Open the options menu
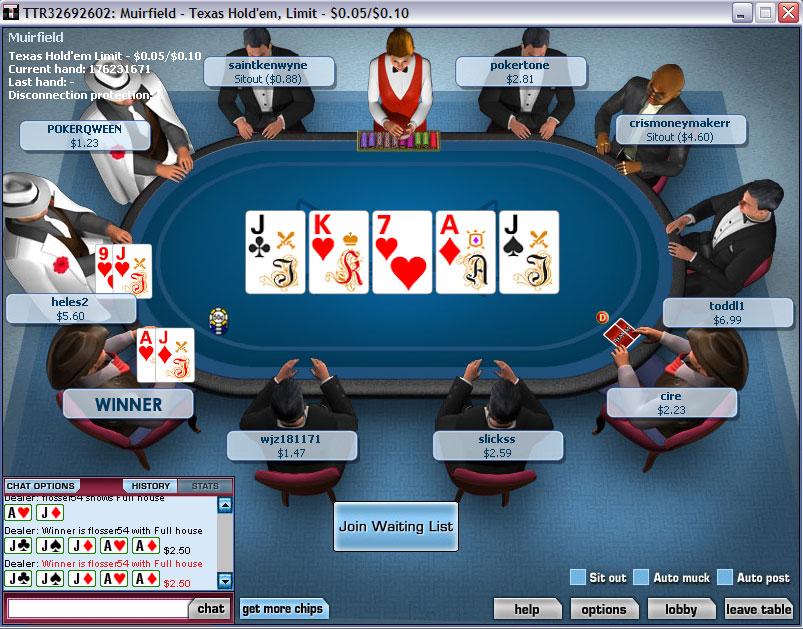 pyautogui.click(x=604, y=609)
